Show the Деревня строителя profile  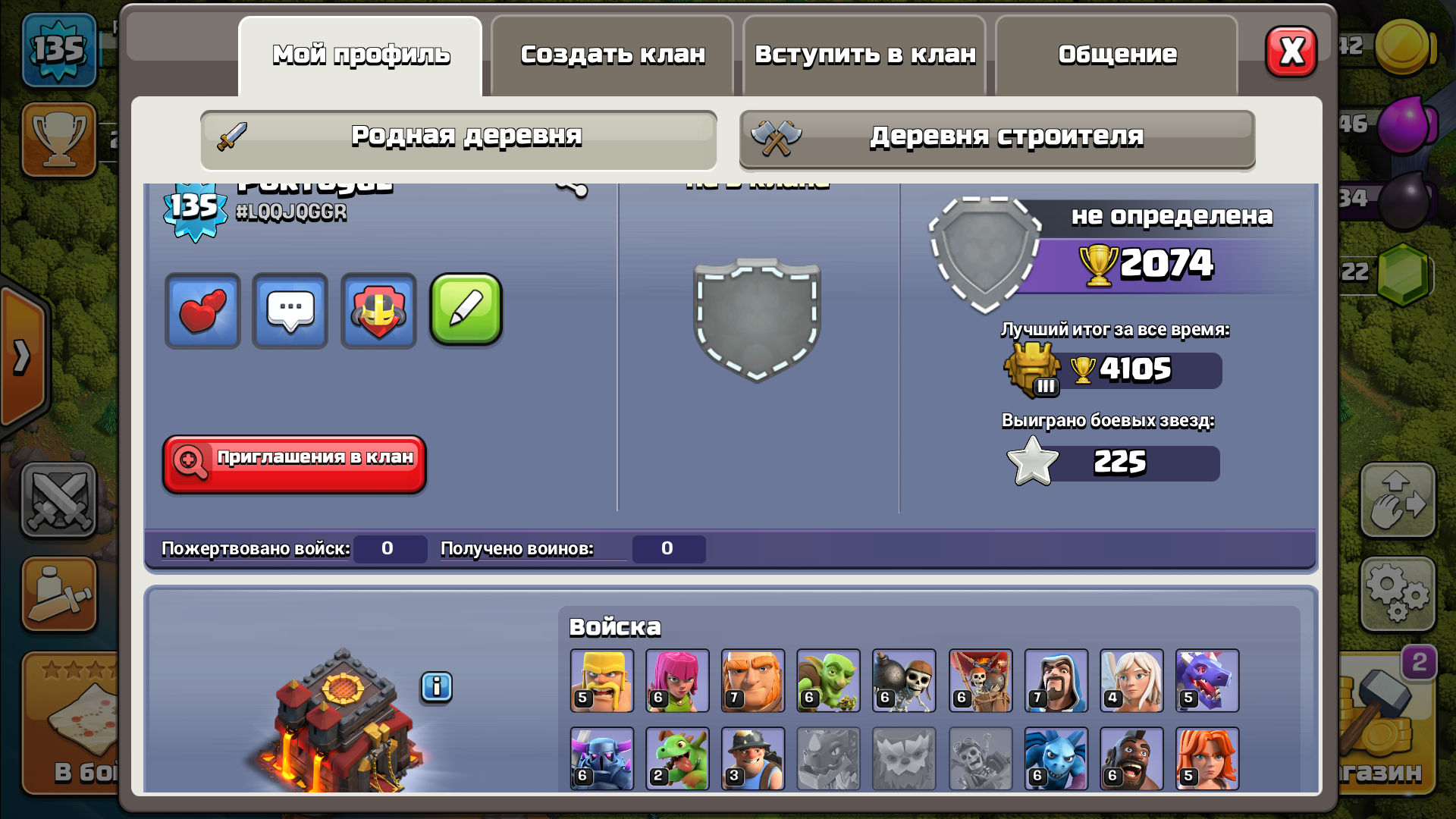click(997, 139)
